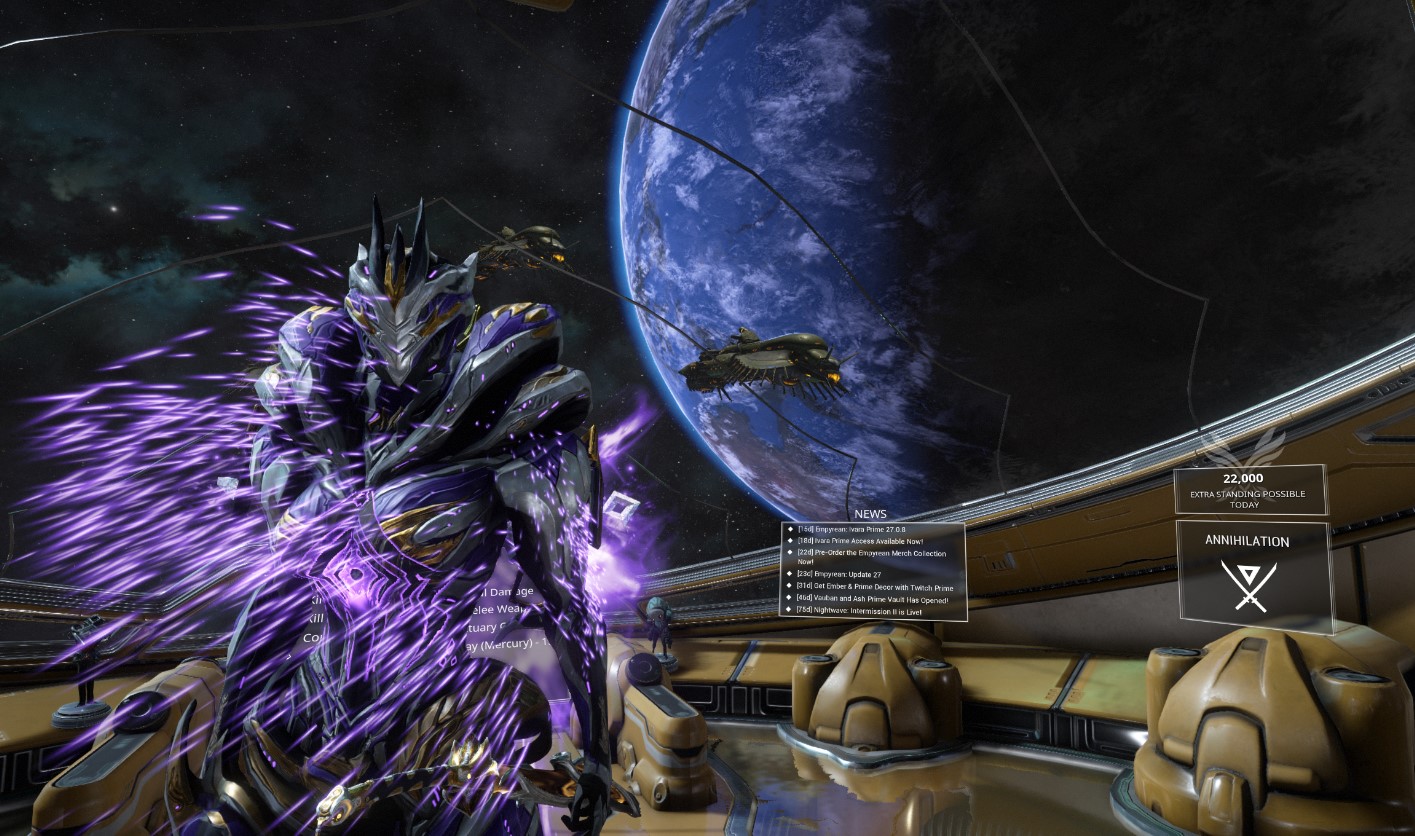This screenshot has width=1415, height=836.
Task: Click the diamond marker before Ivara Prime Access news
Action: pyautogui.click(x=790, y=541)
